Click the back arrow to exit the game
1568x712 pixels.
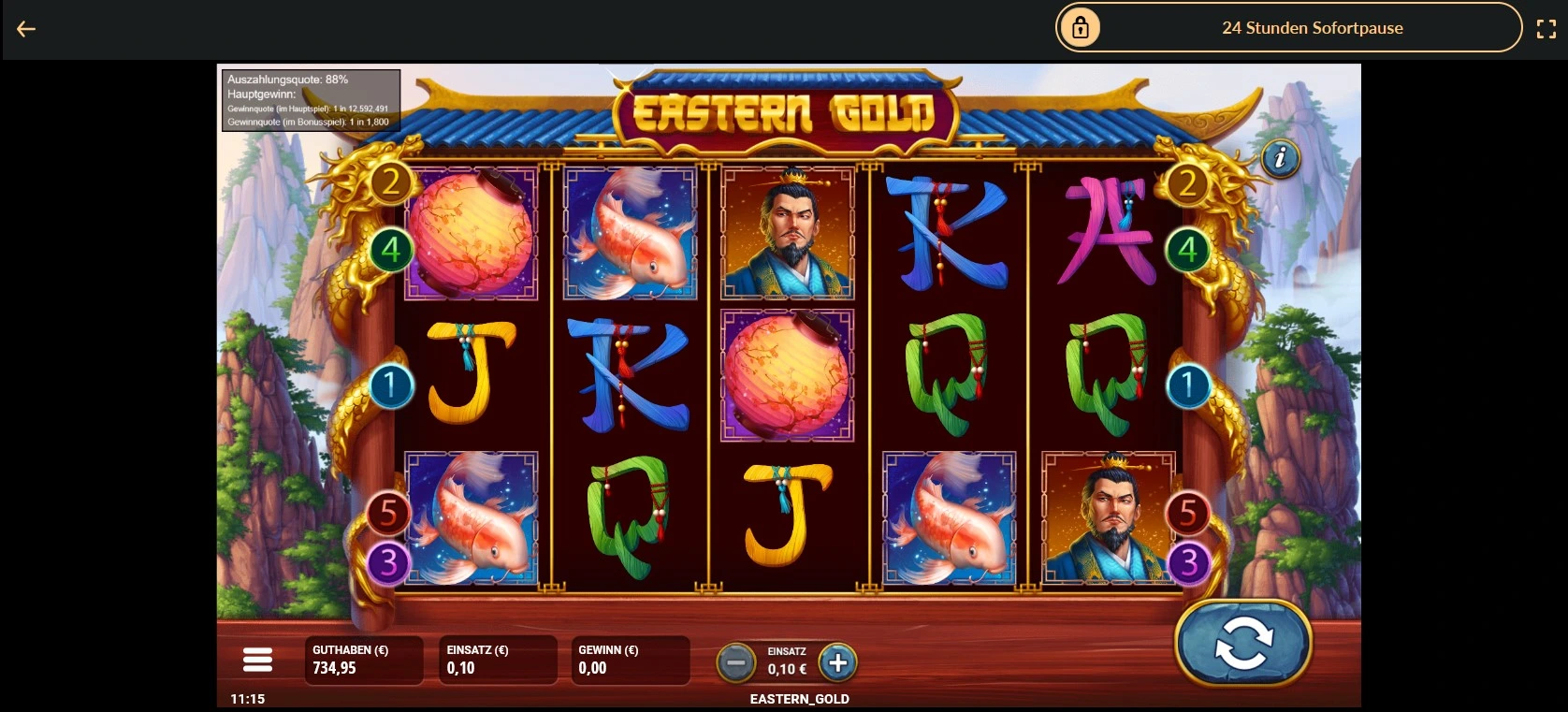26,28
